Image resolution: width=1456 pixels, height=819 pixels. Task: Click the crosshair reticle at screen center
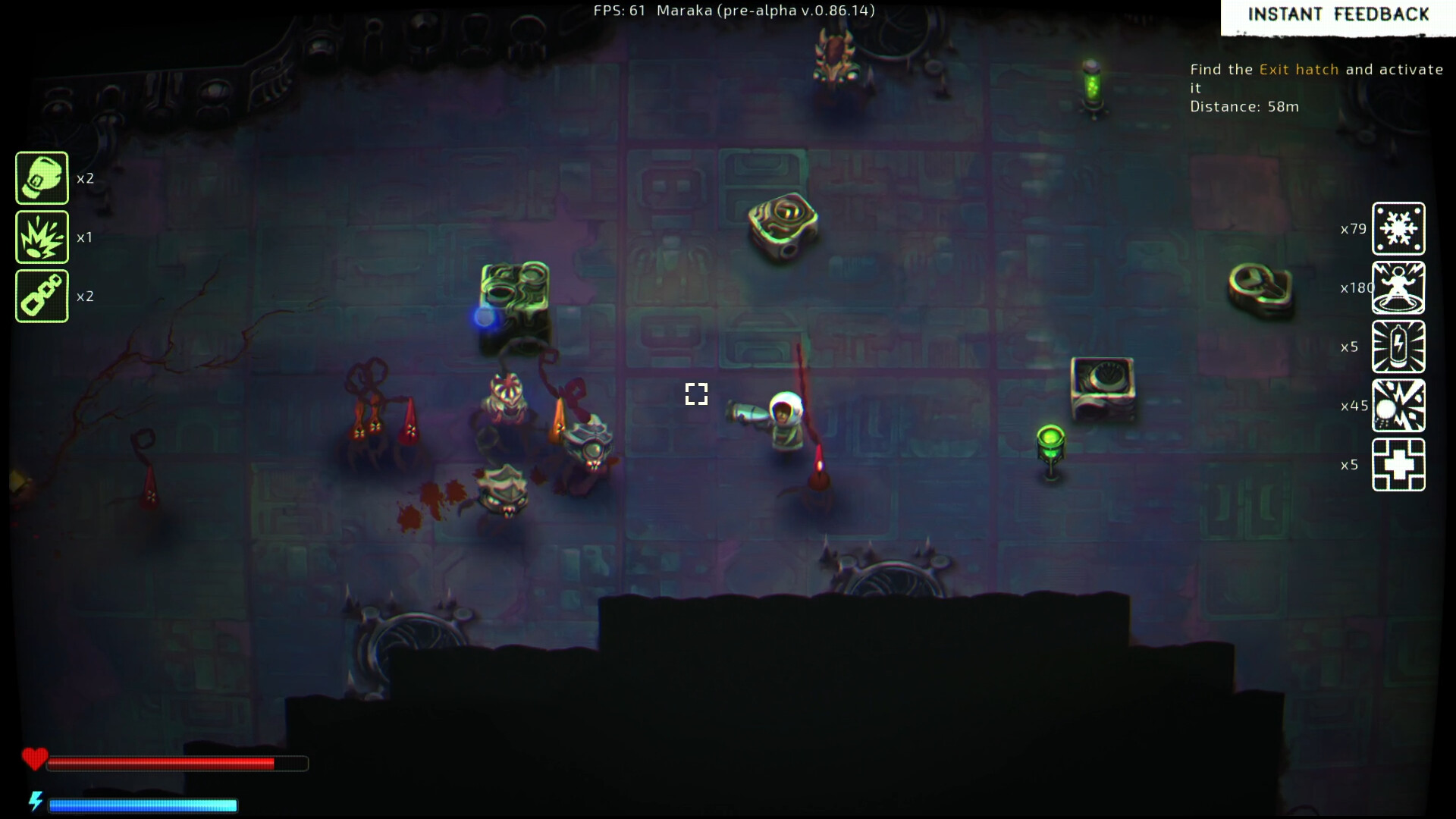696,394
